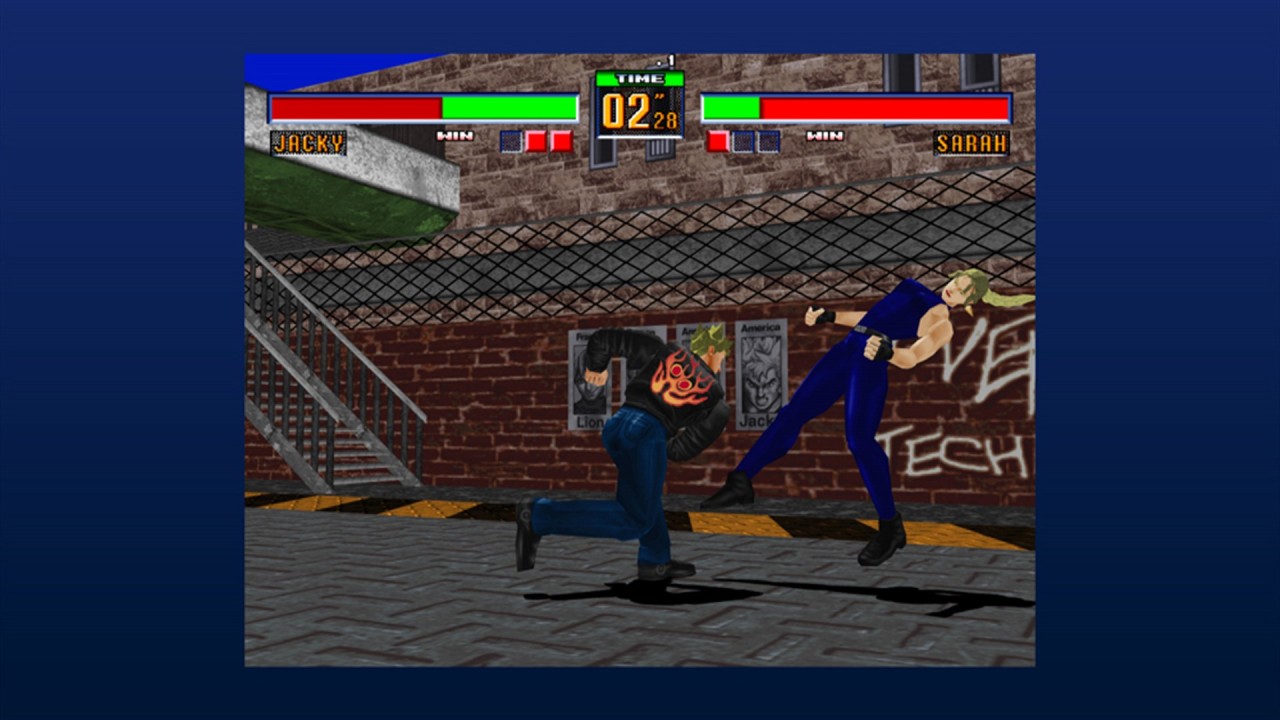Click the WIN label under Jacky's health bar
The width and height of the screenshot is (1280, 720).
pyautogui.click(x=455, y=133)
